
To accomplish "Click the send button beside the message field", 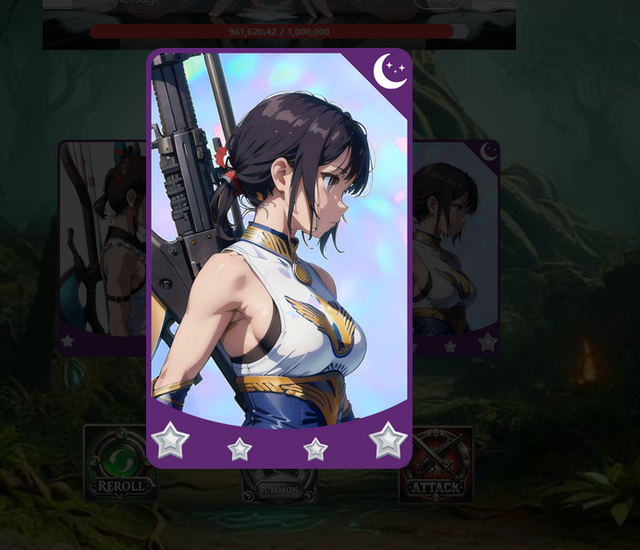I will coord(438,4).
